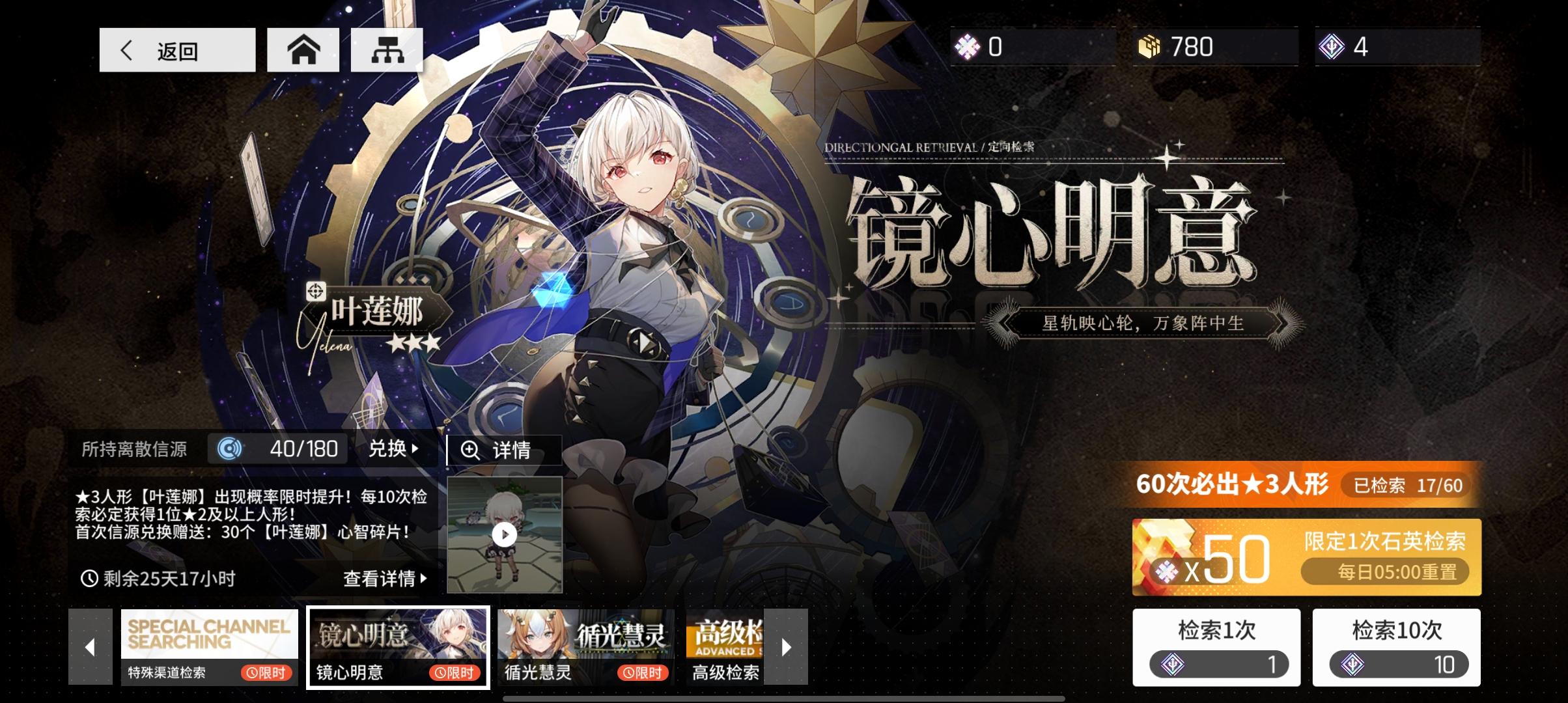Click the retrieval network/tree icon in top bar

click(385, 49)
